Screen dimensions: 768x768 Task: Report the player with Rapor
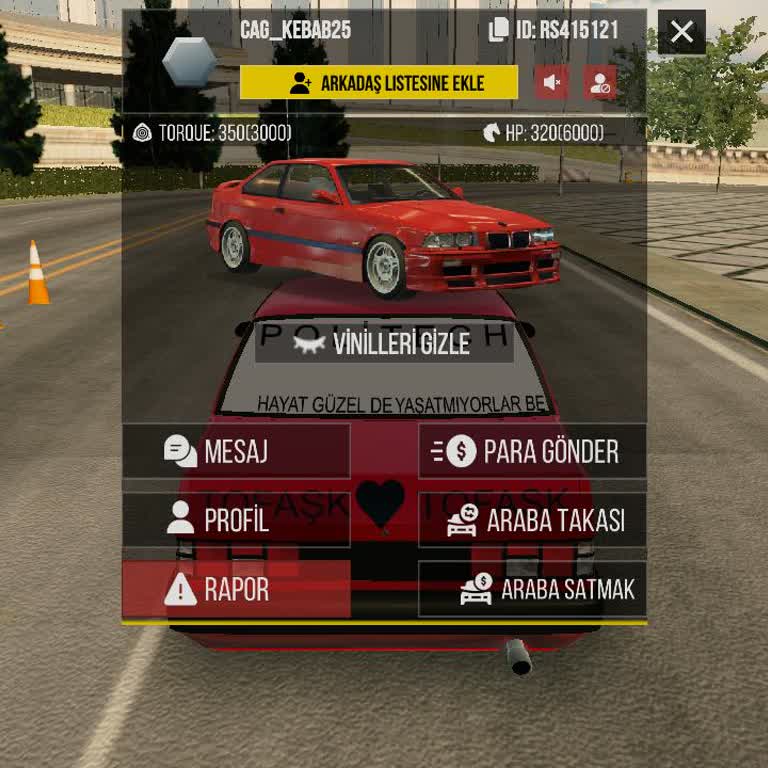[x=236, y=589]
